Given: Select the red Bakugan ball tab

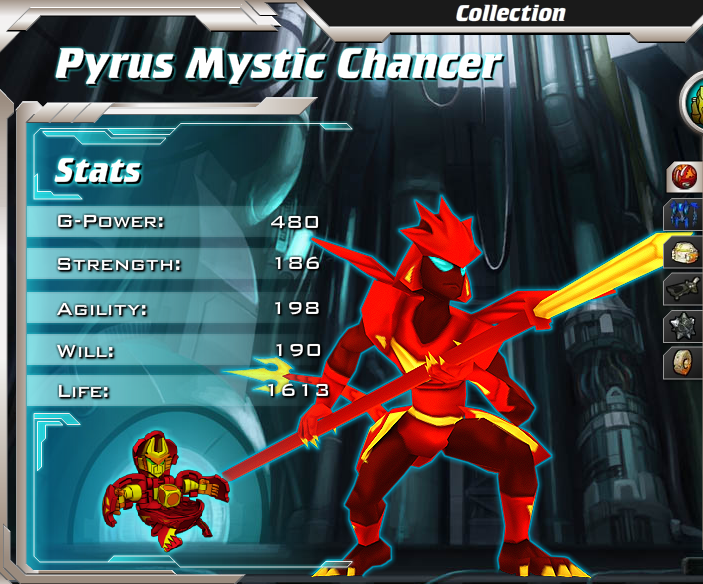Looking at the screenshot, I should [685, 178].
